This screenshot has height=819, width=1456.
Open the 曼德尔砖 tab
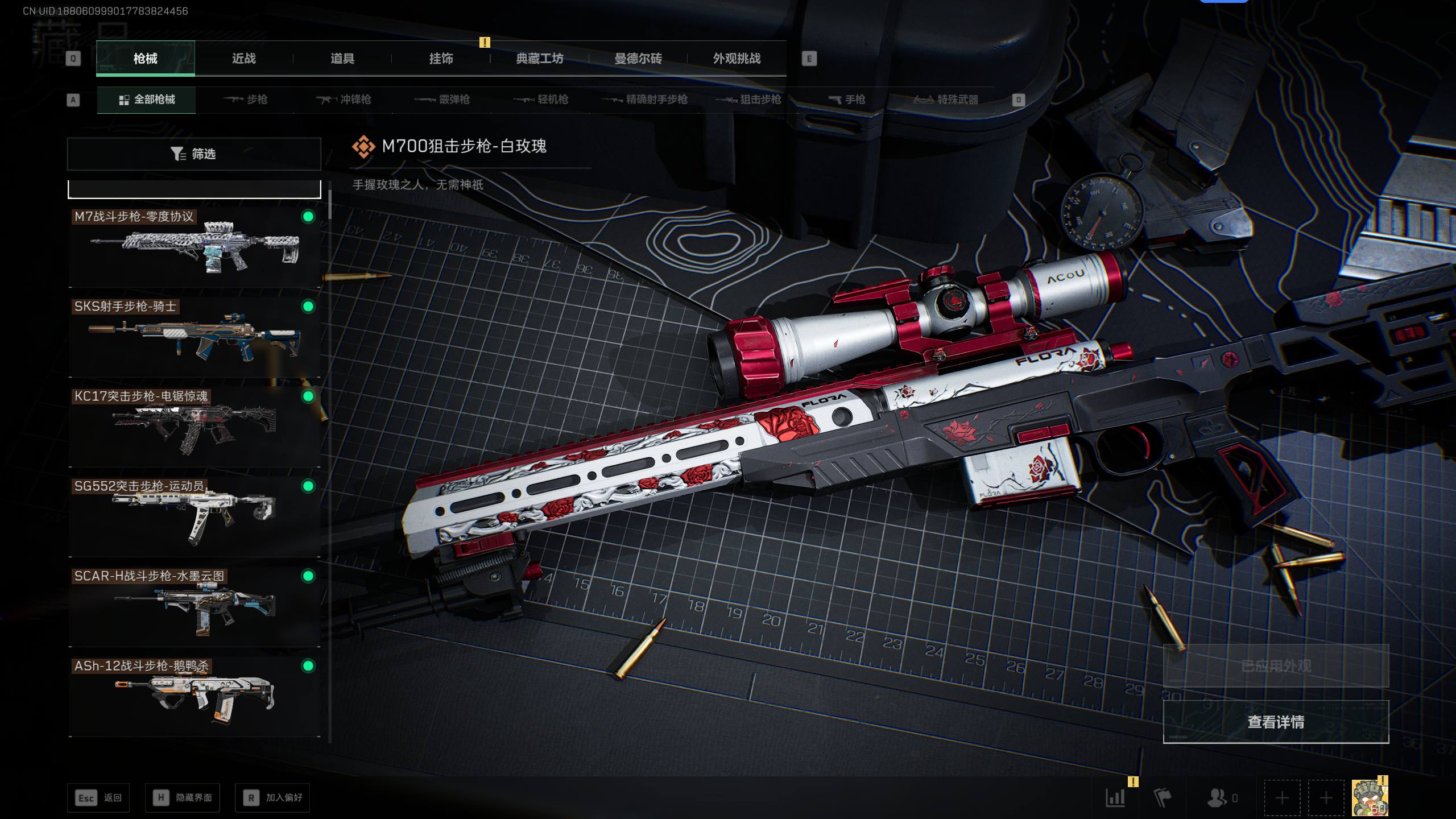point(638,59)
